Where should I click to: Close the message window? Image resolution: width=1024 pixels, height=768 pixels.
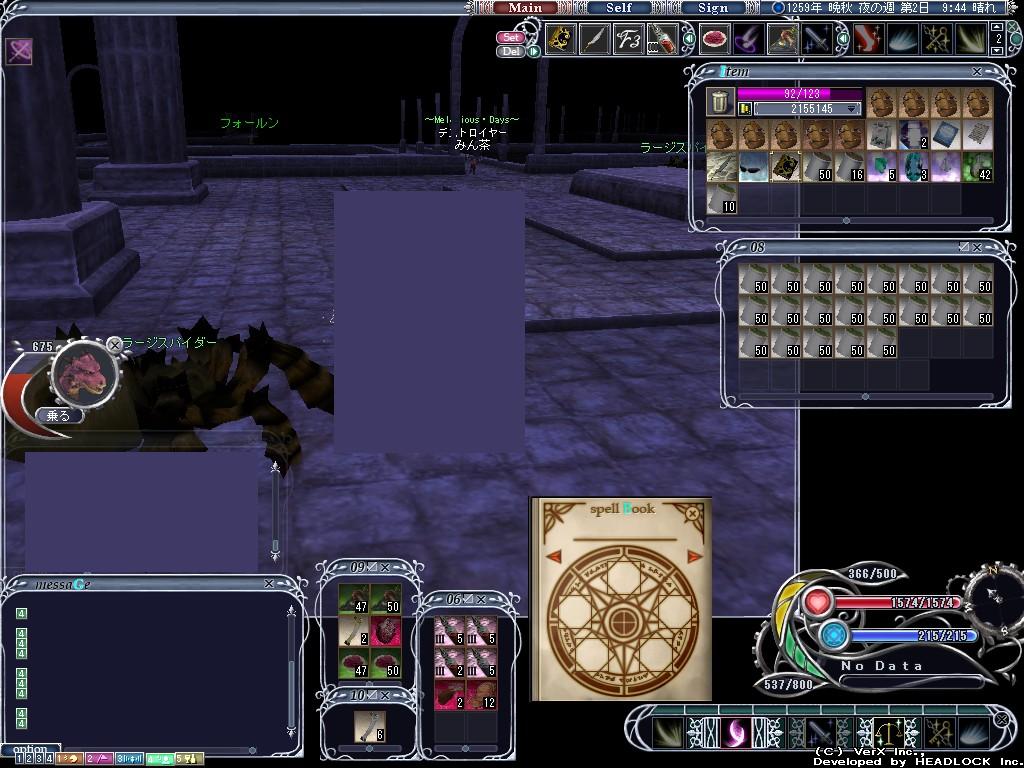268,584
